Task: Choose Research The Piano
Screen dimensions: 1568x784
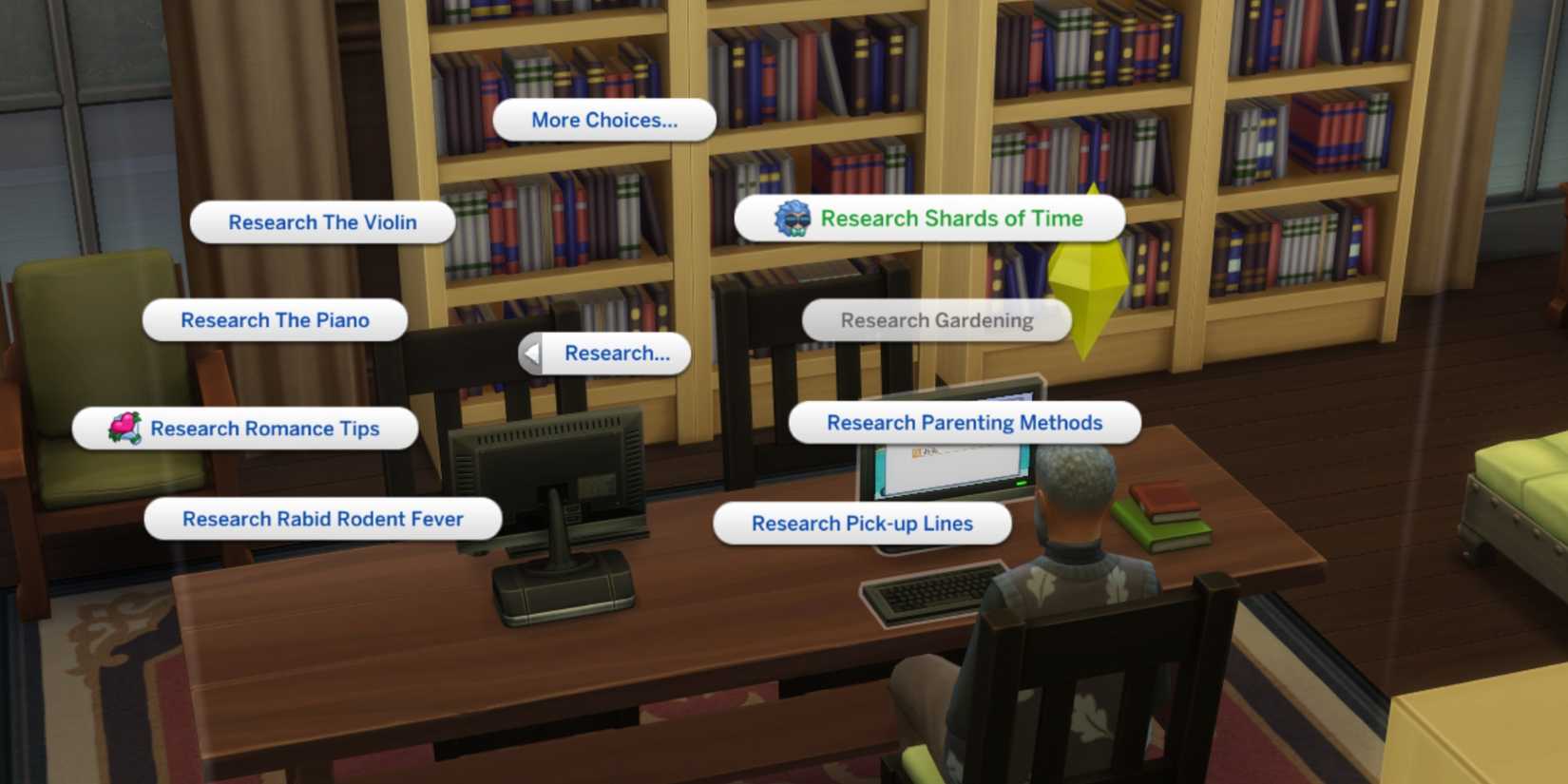Action: click(x=274, y=320)
